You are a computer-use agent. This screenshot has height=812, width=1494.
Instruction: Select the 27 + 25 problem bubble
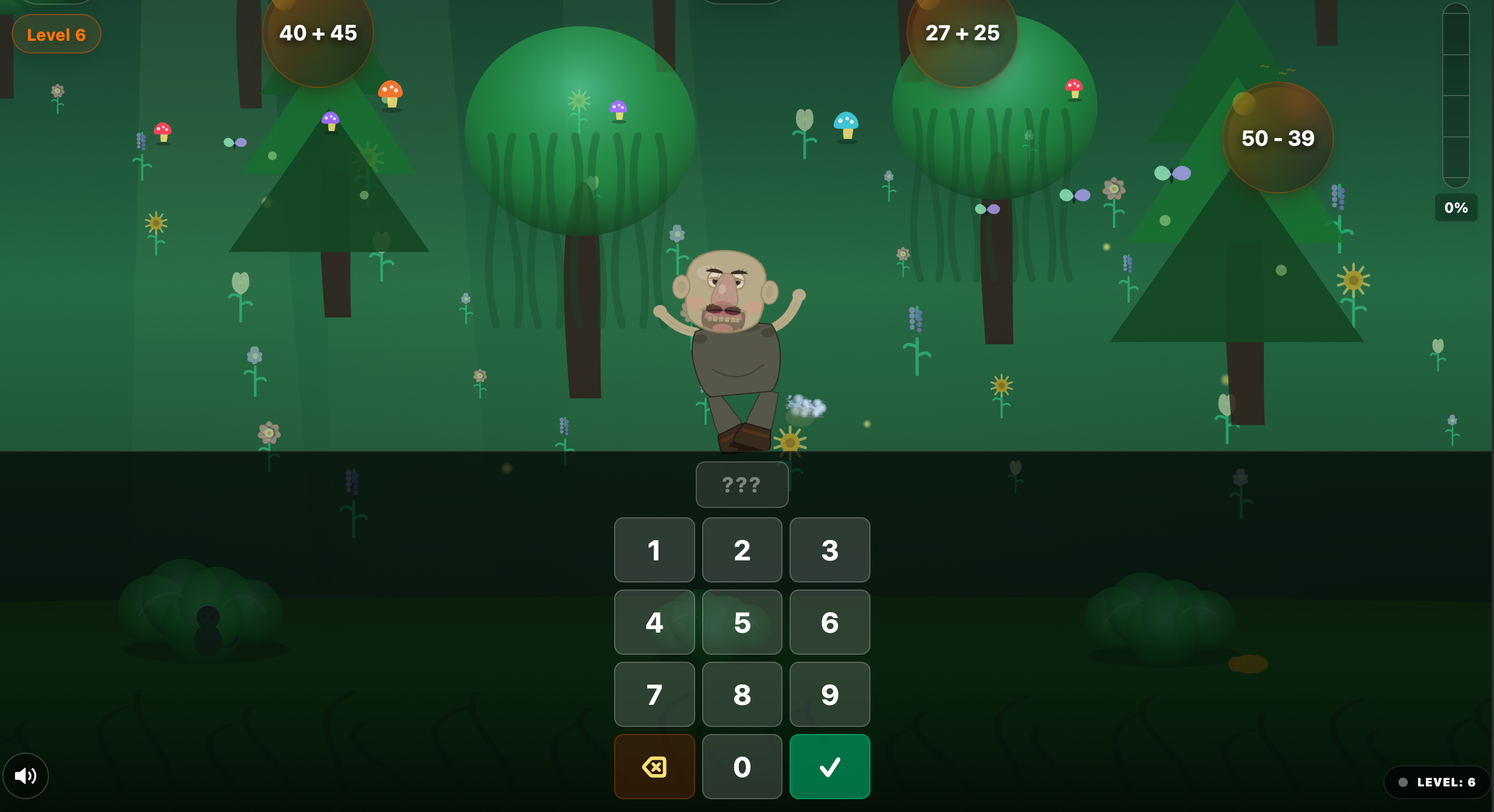[963, 33]
